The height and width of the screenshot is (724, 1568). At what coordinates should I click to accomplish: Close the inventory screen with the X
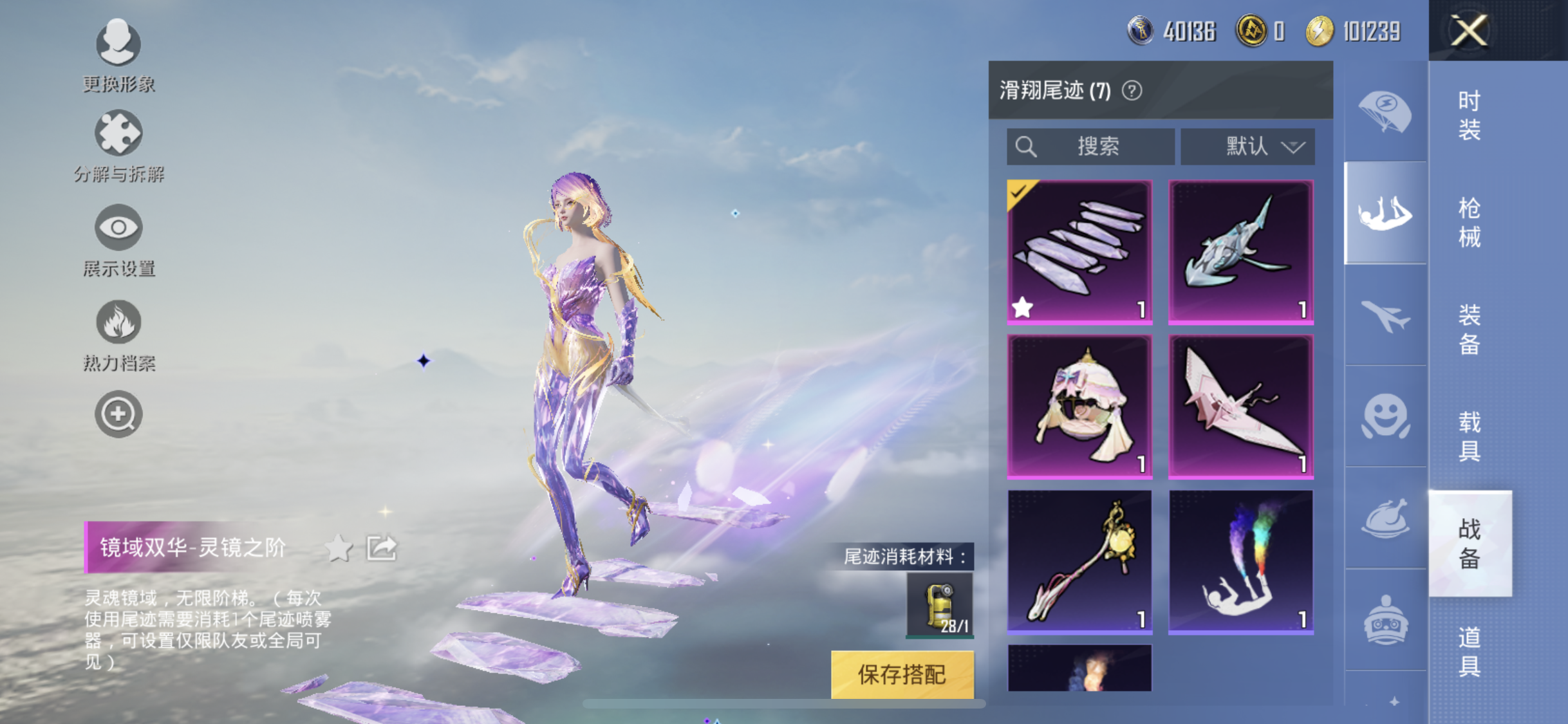pyautogui.click(x=1468, y=30)
